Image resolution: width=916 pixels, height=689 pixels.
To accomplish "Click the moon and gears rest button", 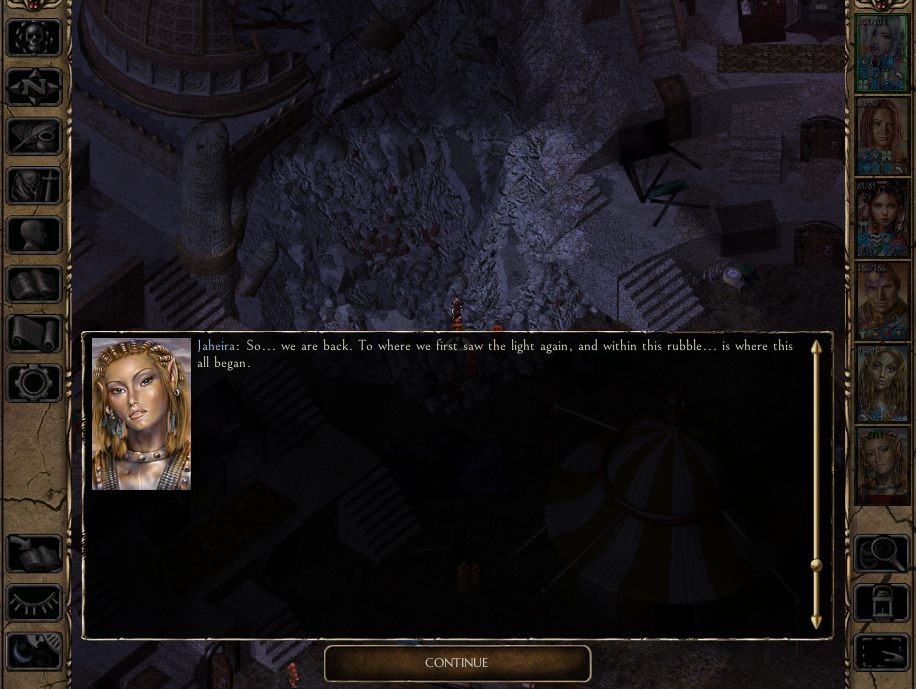I will [x=35, y=651].
